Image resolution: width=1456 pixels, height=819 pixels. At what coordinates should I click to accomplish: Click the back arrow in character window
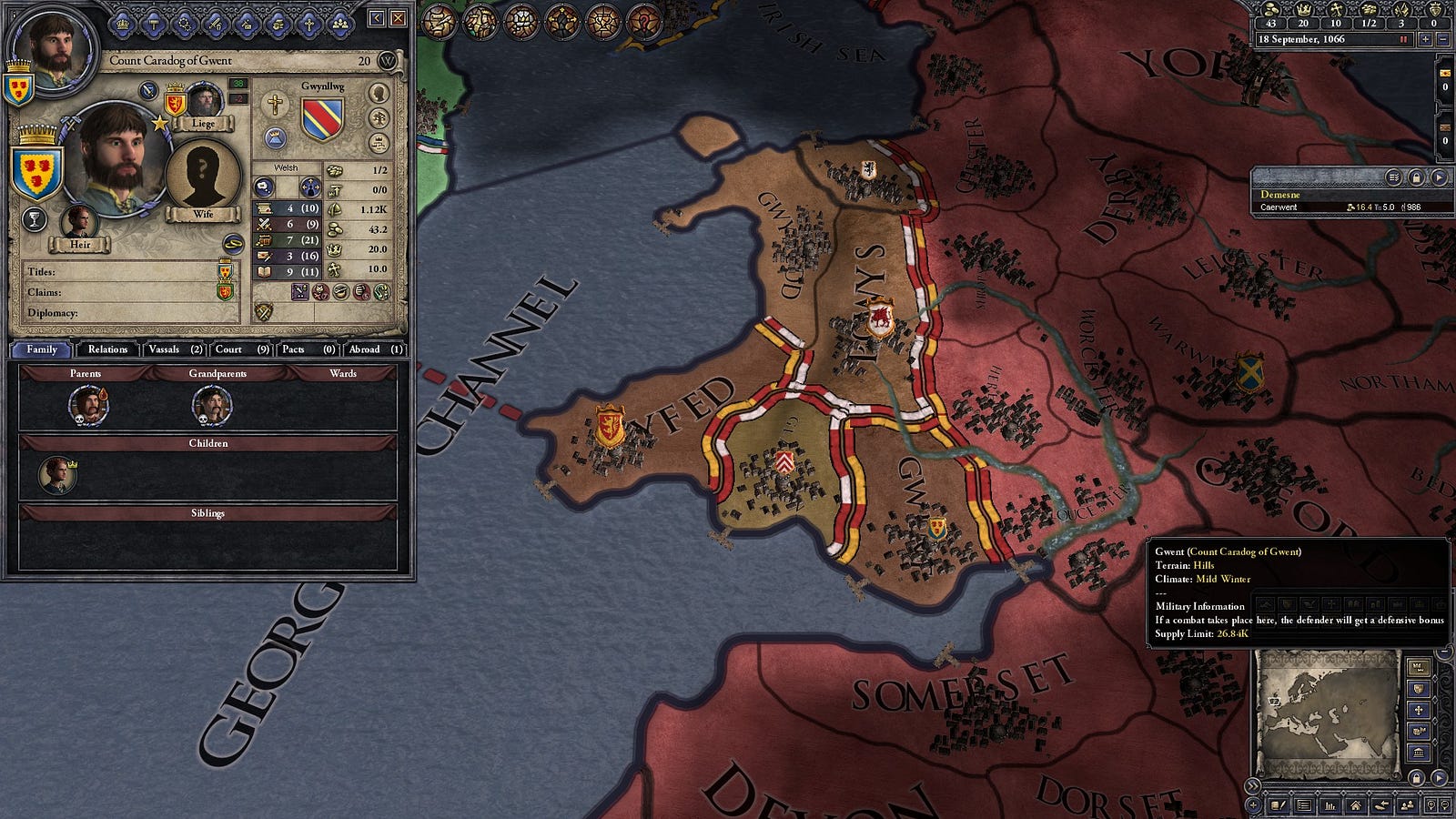[378, 18]
